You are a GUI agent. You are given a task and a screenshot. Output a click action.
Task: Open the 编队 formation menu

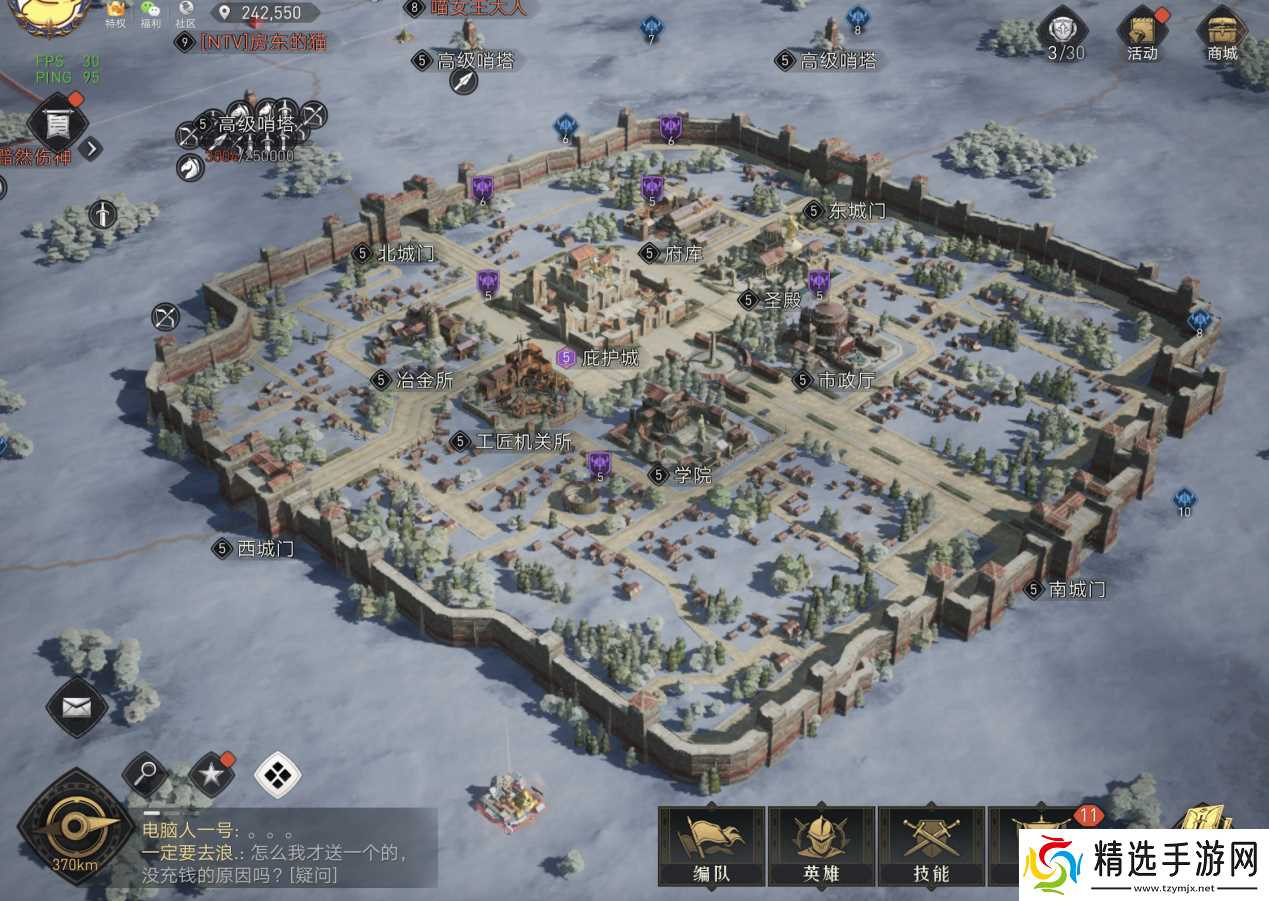tap(711, 846)
